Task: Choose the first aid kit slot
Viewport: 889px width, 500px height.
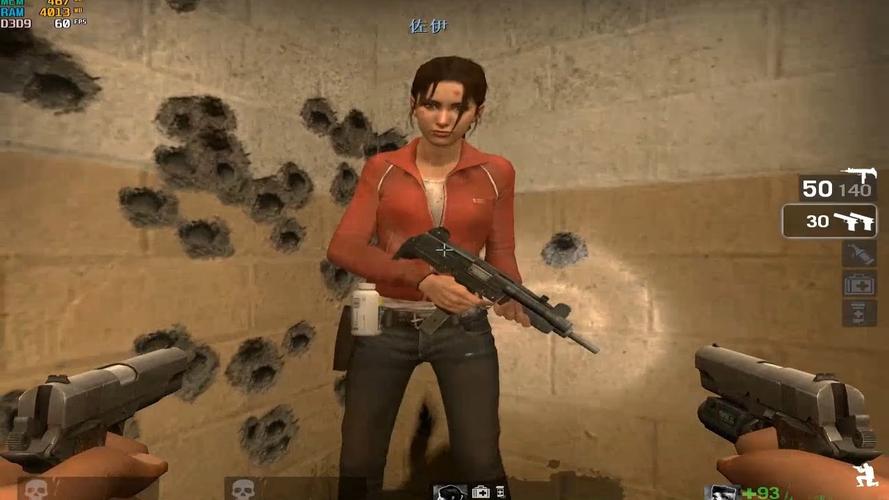Action: click(859, 284)
